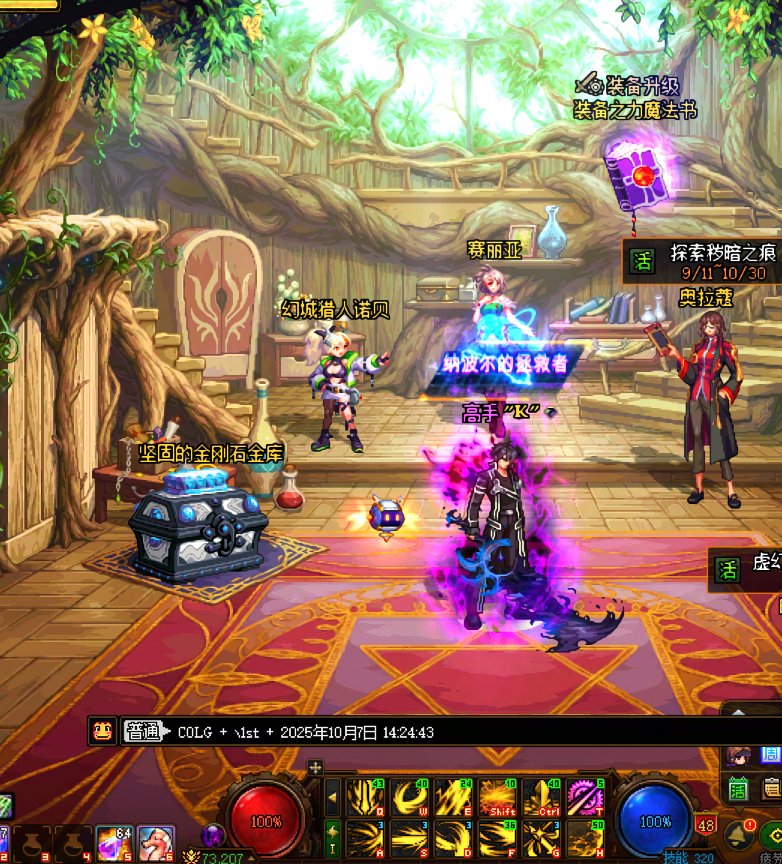Viewport: 782px width, 864px height.
Task: Use the skill bound to A
Action: [365, 838]
